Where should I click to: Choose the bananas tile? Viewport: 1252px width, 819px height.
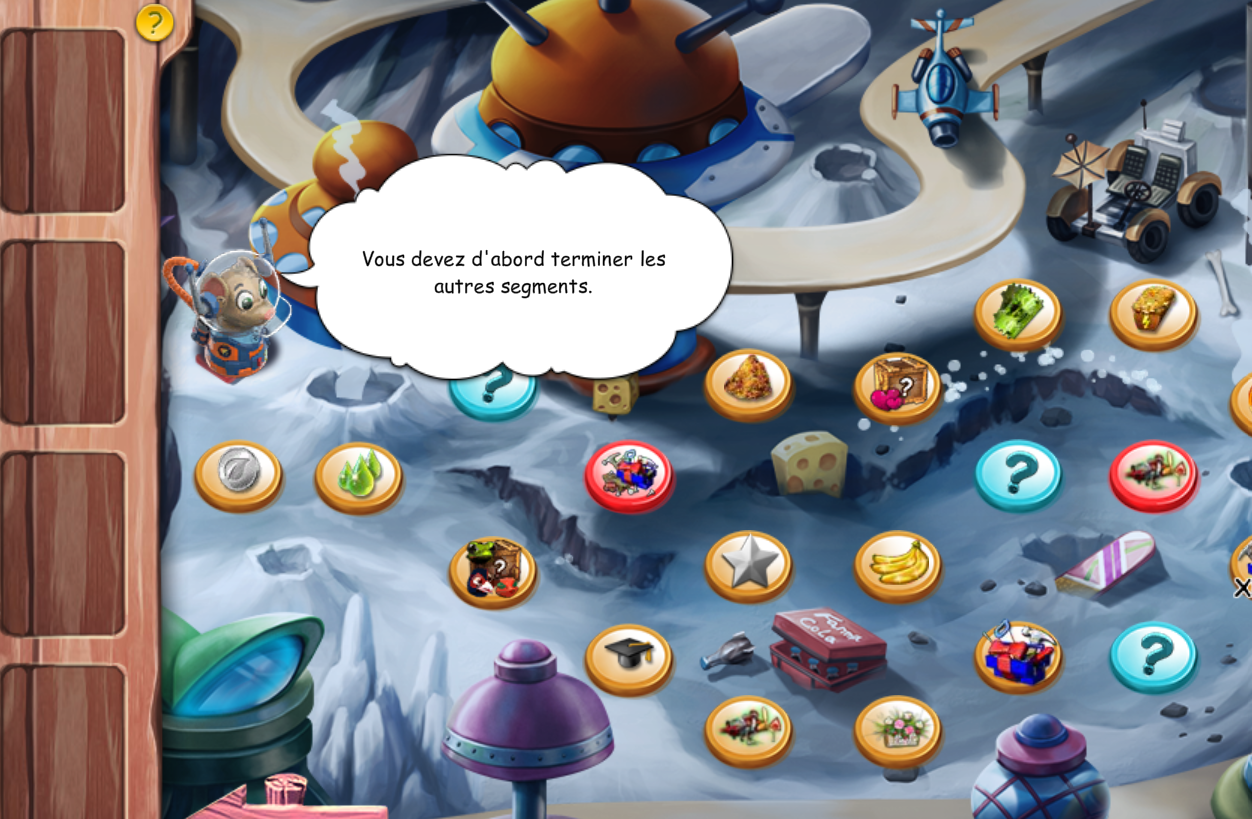pyautogui.click(x=898, y=565)
